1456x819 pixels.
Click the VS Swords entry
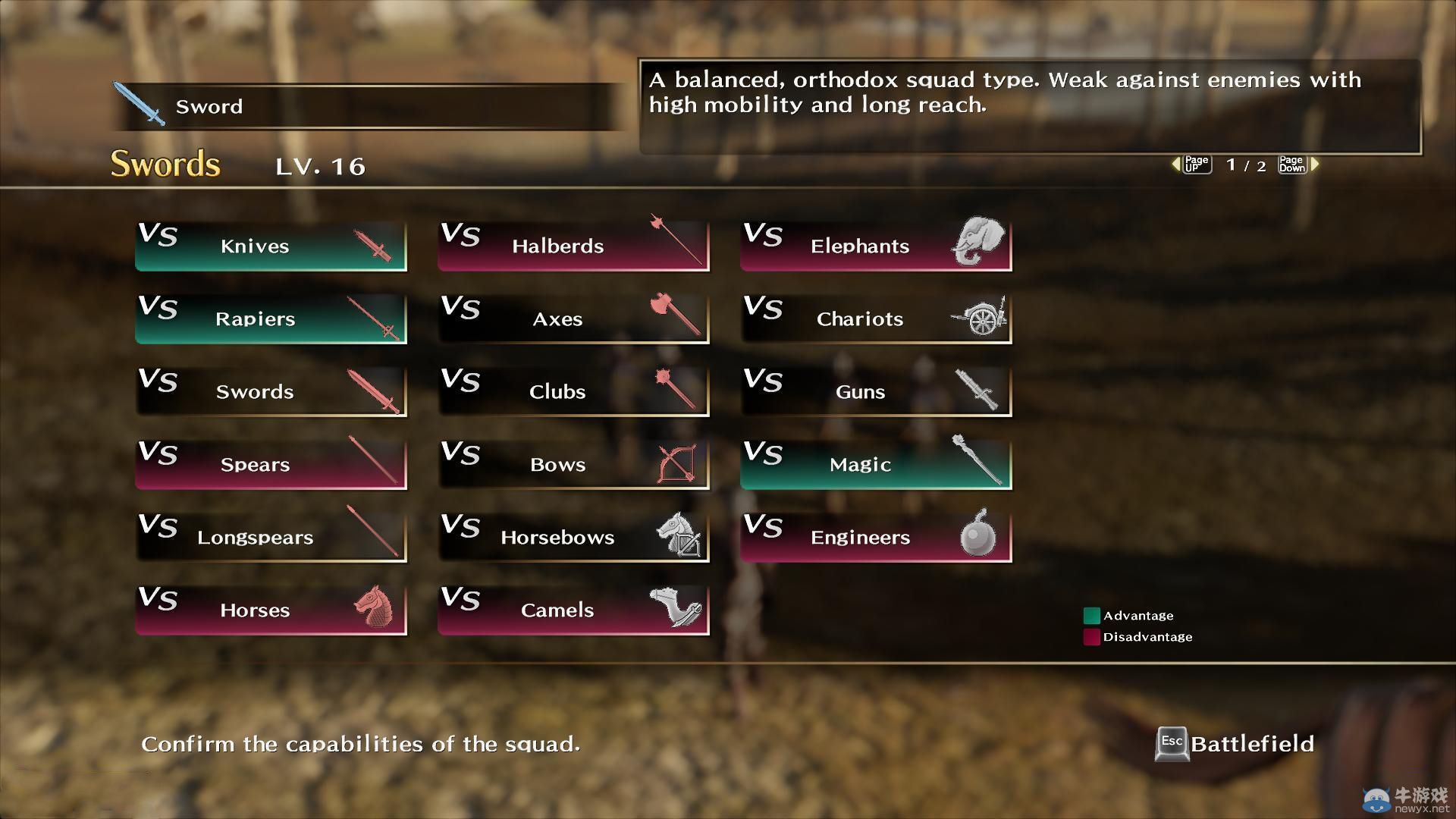coord(271,391)
